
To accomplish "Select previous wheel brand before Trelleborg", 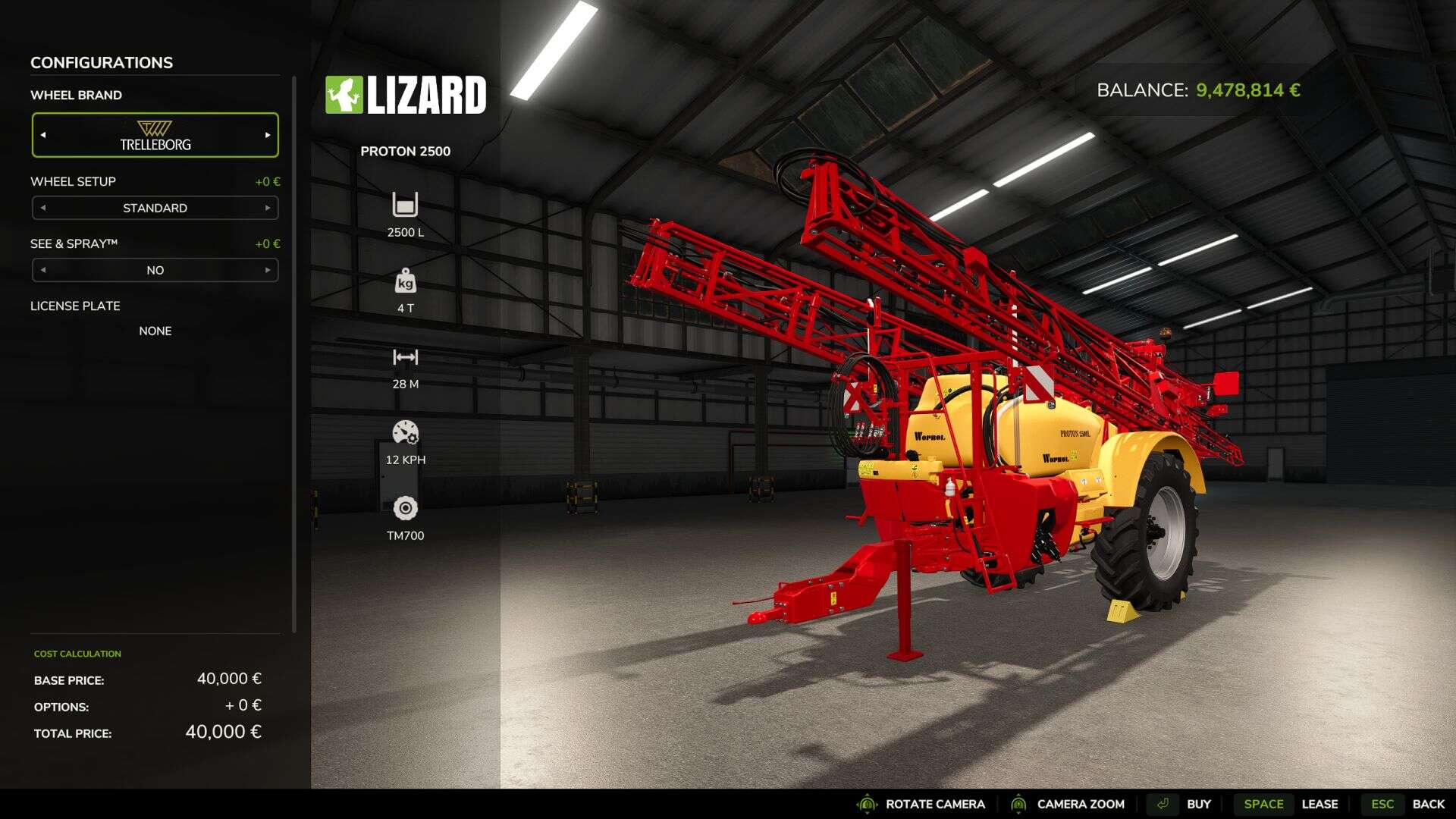I will point(43,135).
